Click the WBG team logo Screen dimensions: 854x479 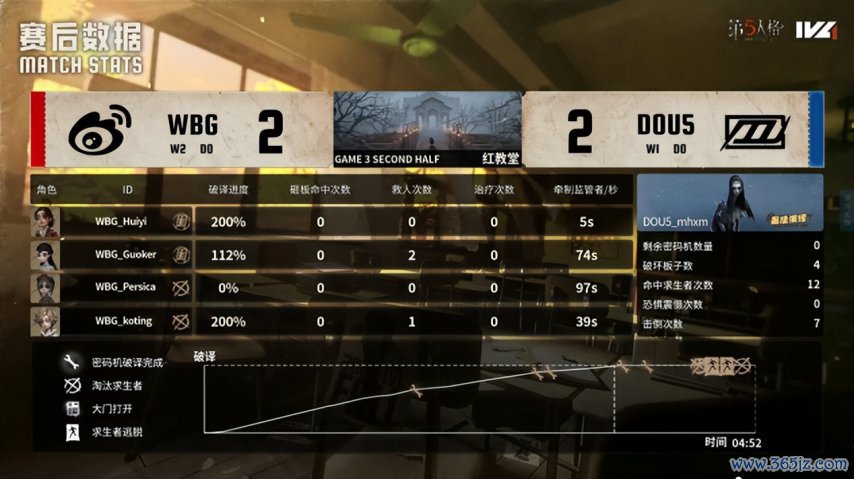tap(101, 130)
